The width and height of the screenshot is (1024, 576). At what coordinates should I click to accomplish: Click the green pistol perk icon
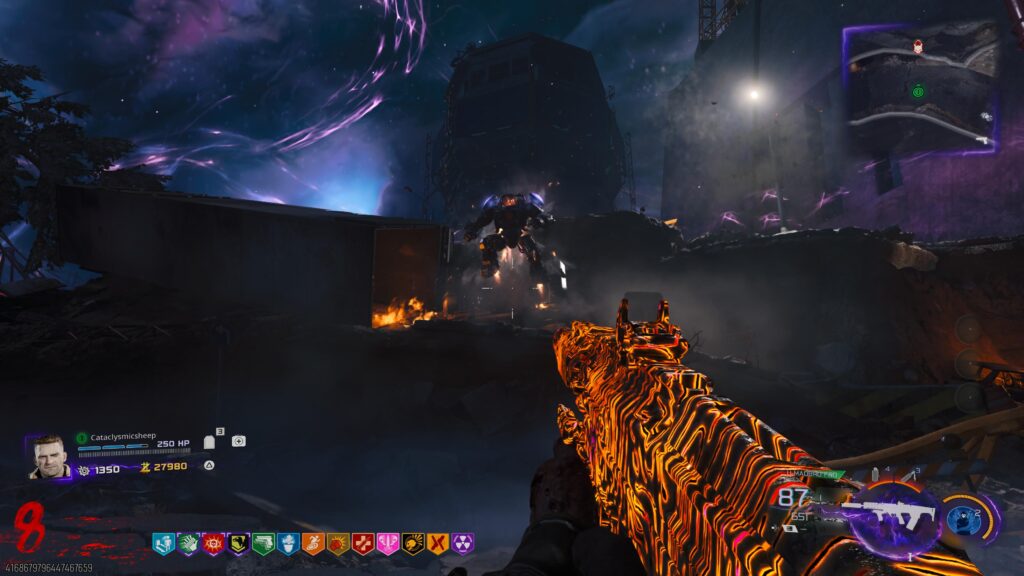point(263,544)
